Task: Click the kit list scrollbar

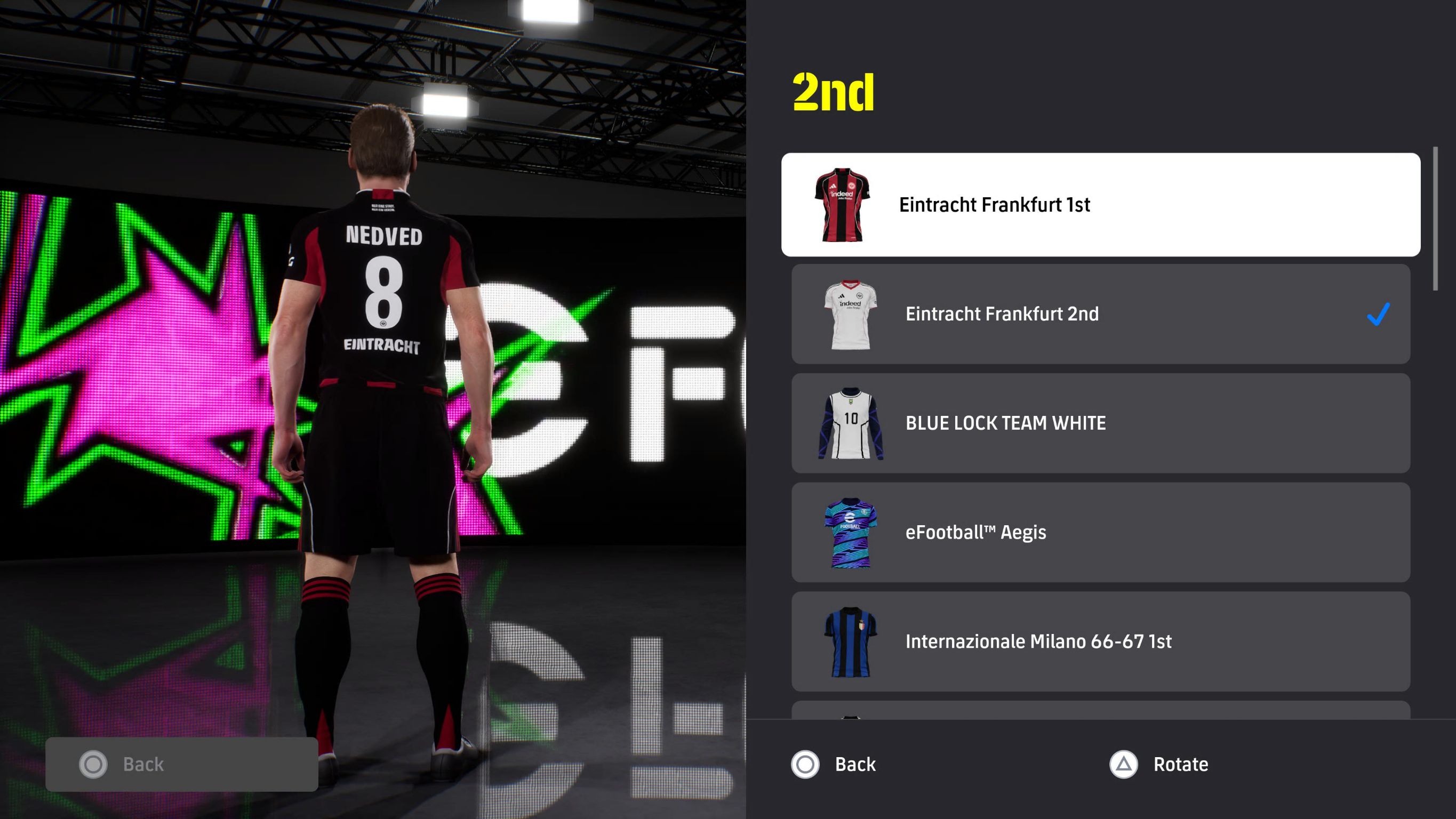Action: click(1435, 219)
